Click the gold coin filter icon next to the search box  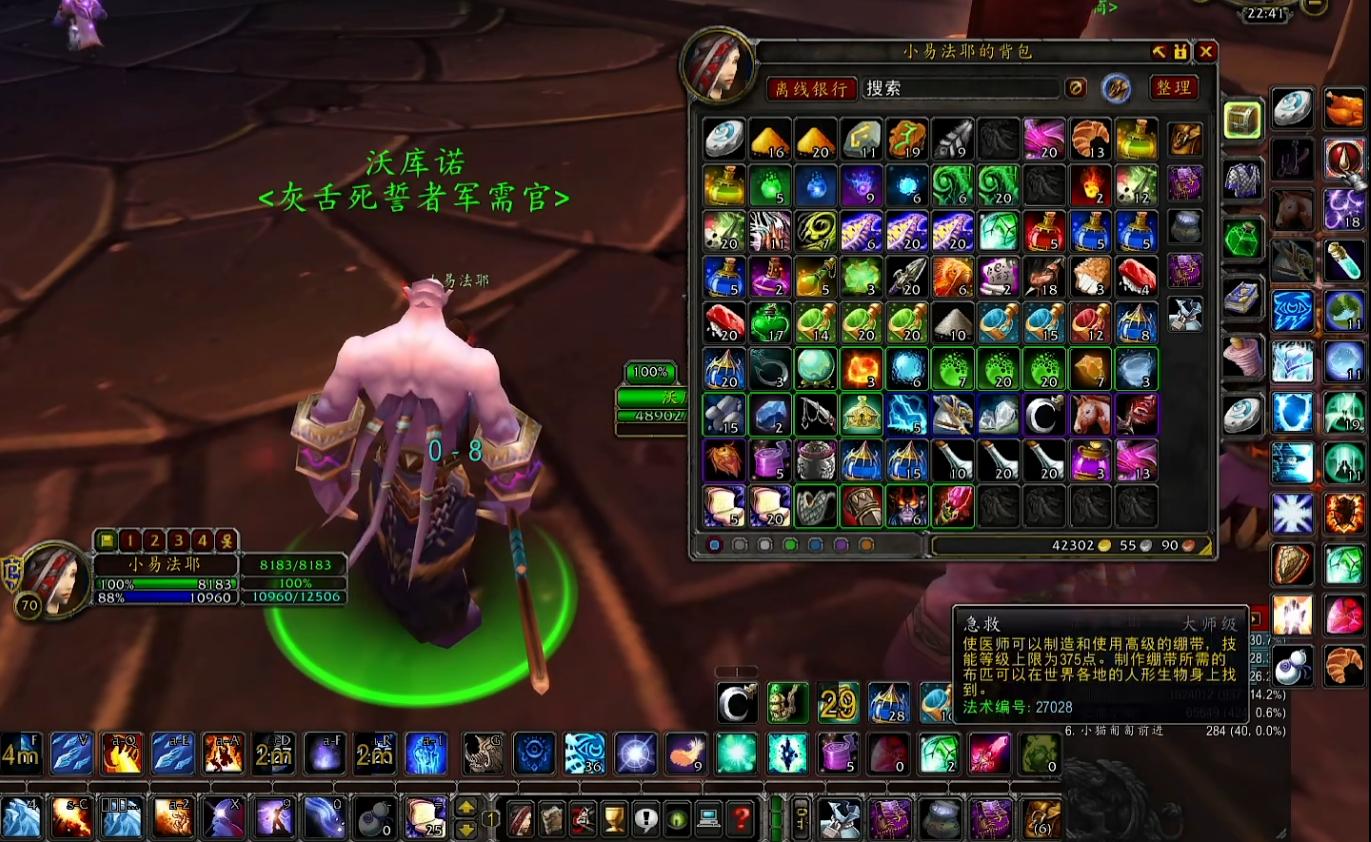click(x=1076, y=88)
